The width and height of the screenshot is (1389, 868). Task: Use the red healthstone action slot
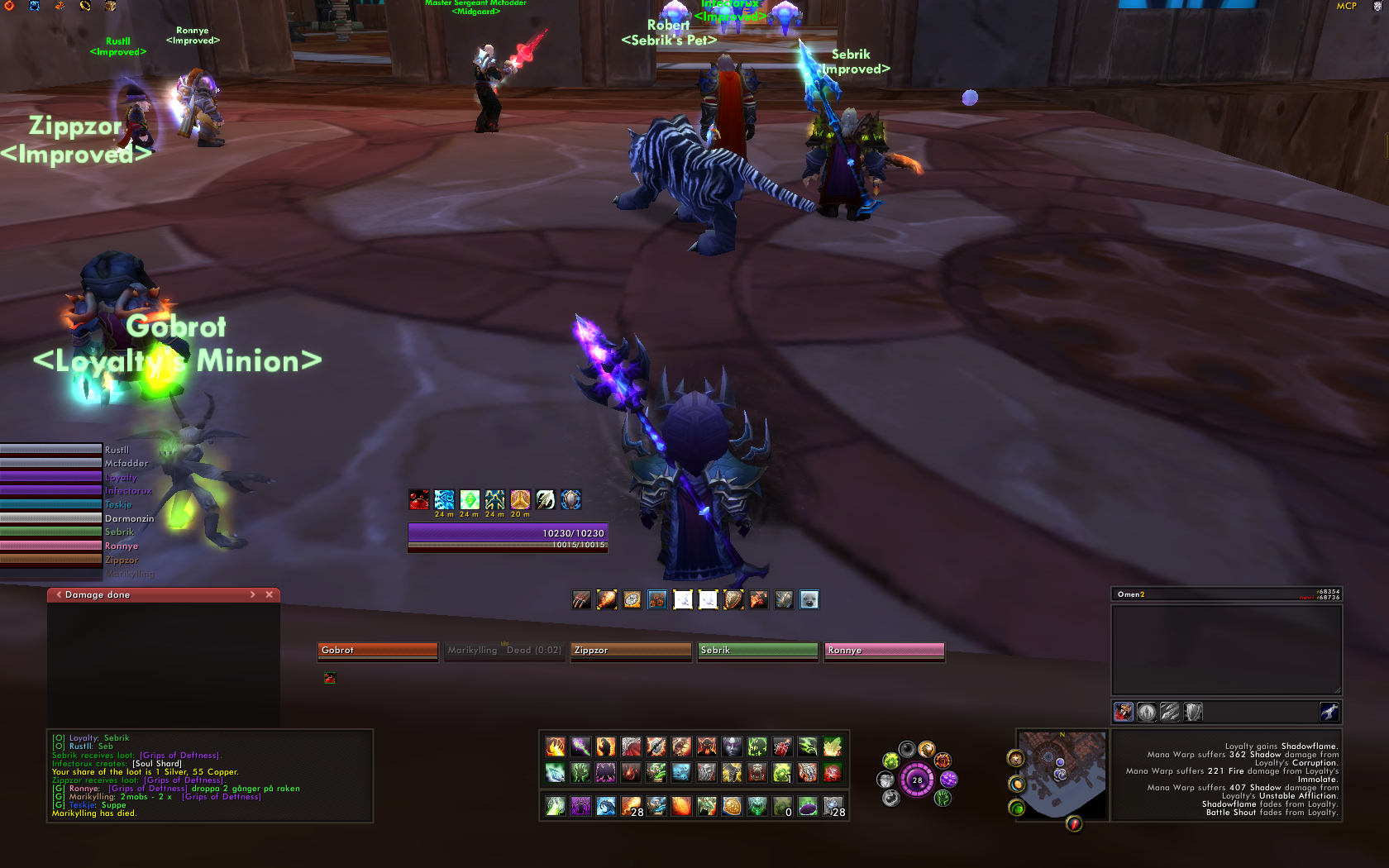click(833, 773)
